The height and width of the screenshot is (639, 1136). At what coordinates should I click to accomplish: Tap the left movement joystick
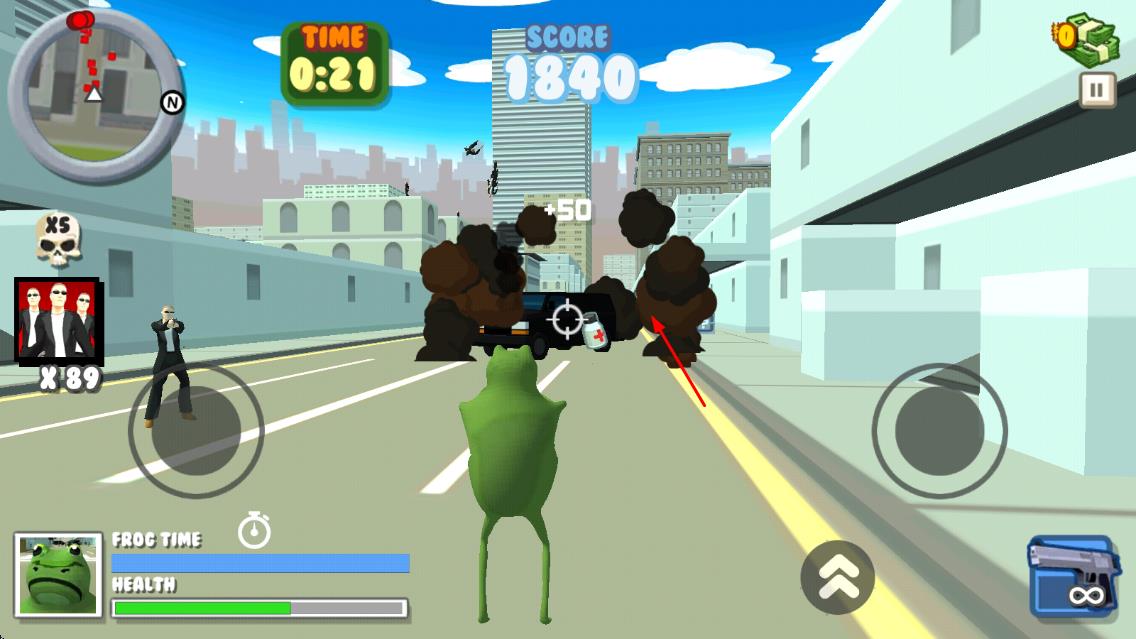(196, 430)
